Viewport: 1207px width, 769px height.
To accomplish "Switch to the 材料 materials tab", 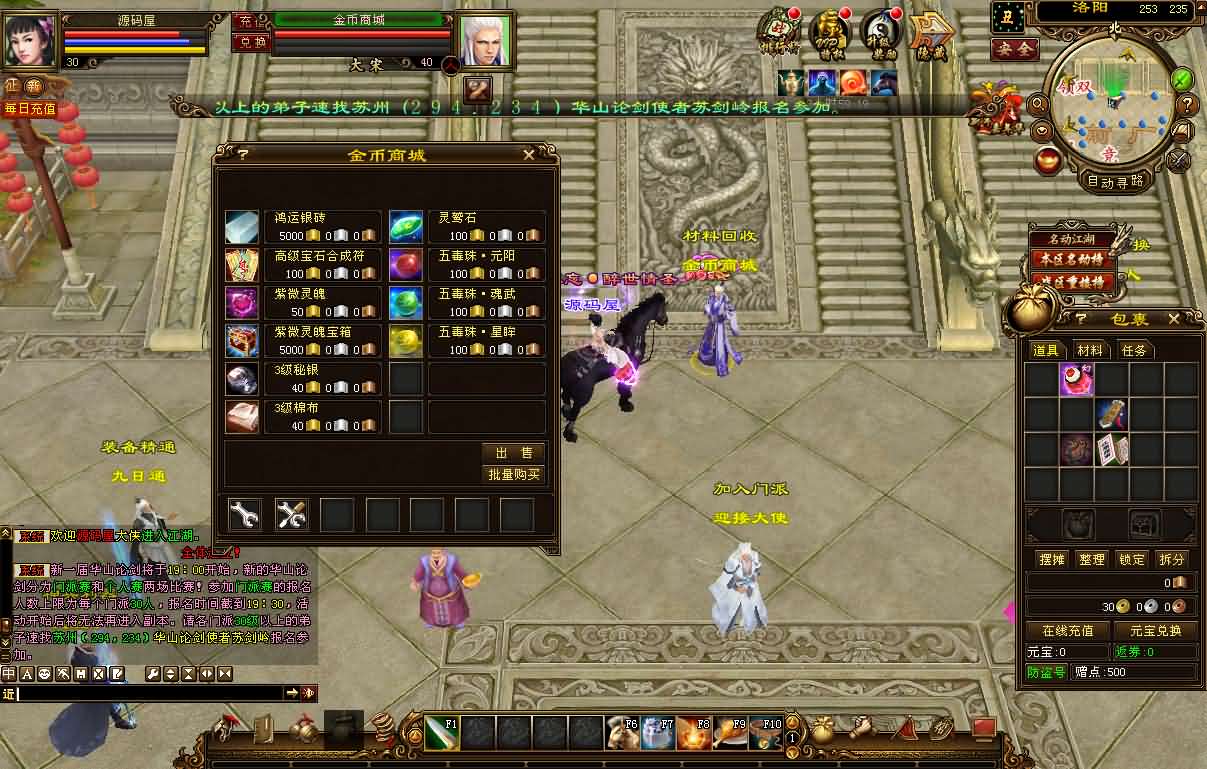I will click(1090, 350).
